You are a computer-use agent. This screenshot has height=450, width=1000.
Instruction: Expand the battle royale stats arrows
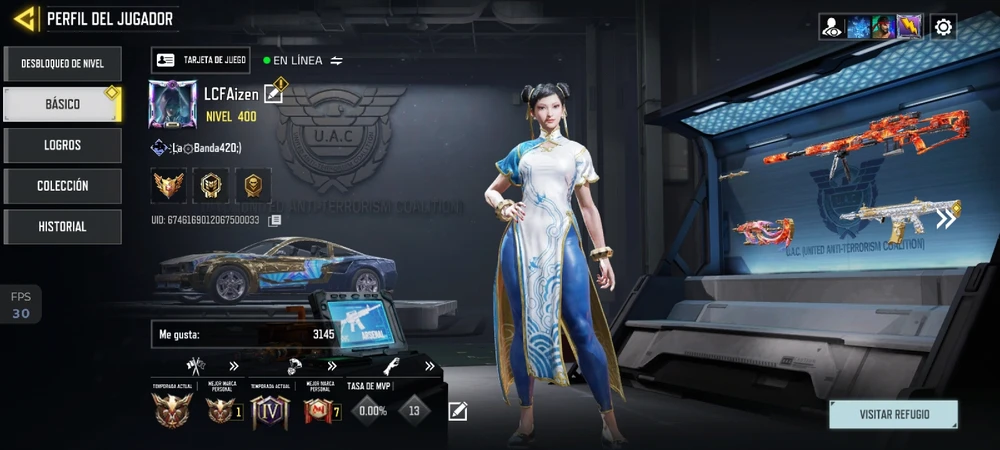(x=329, y=366)
